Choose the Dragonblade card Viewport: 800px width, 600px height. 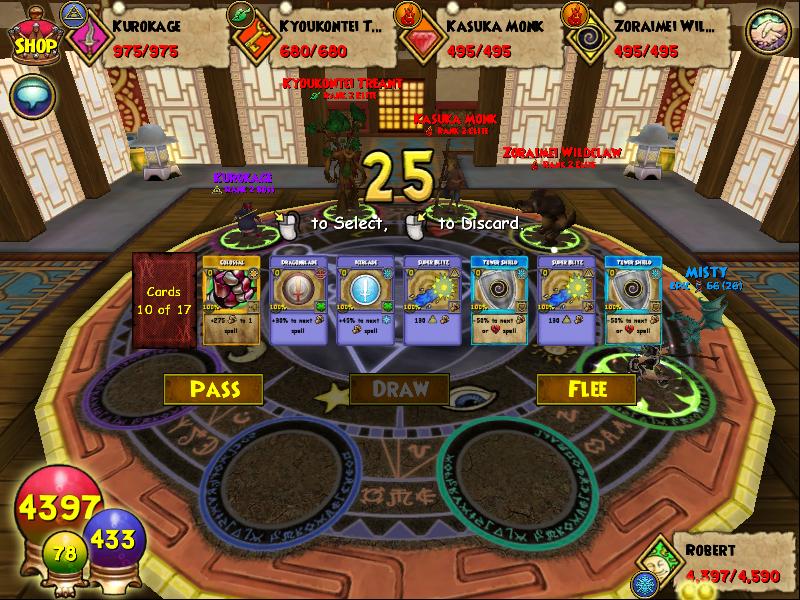[298, 300]
